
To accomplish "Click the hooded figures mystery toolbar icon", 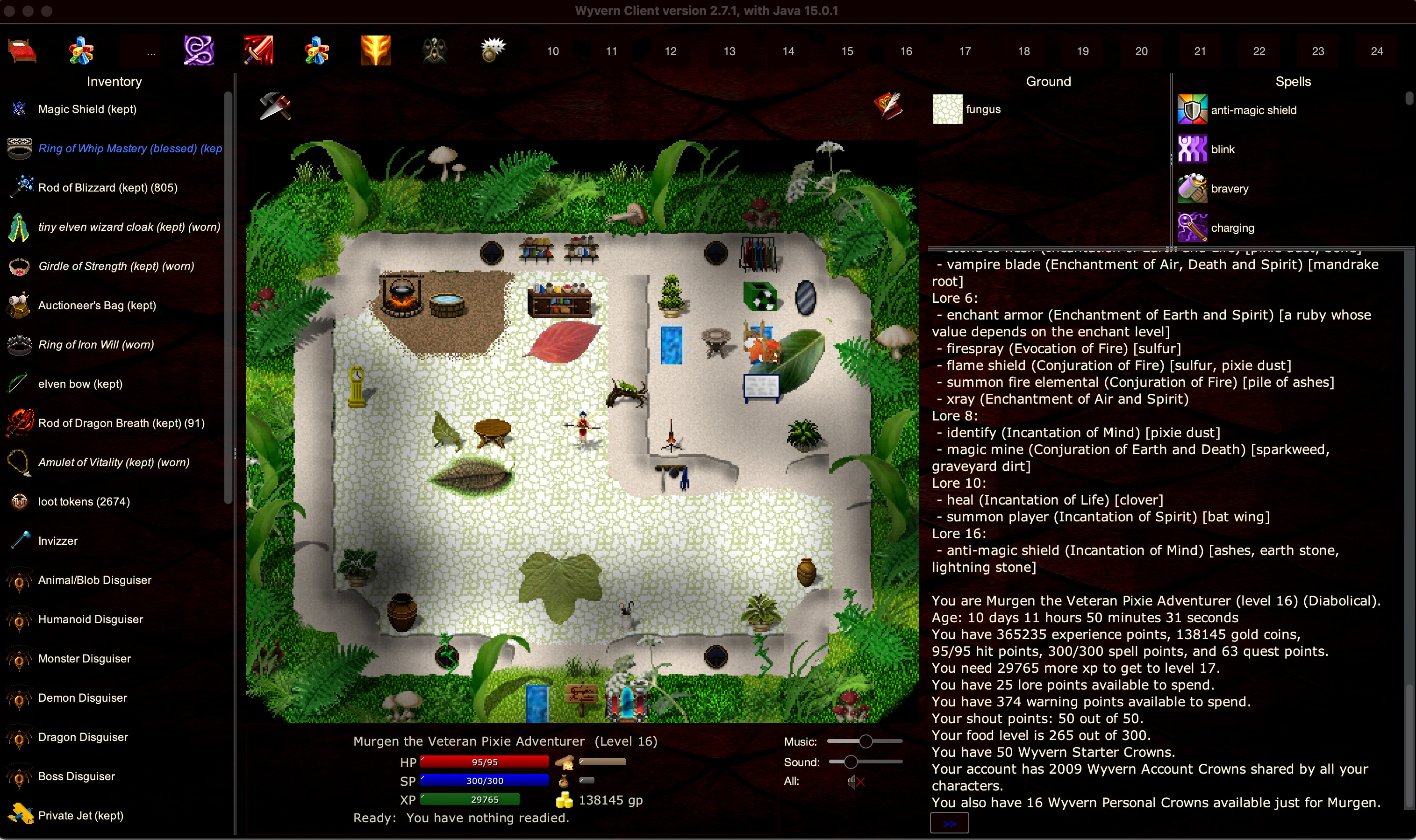I will pyautogui.click(x=434, y=50).
